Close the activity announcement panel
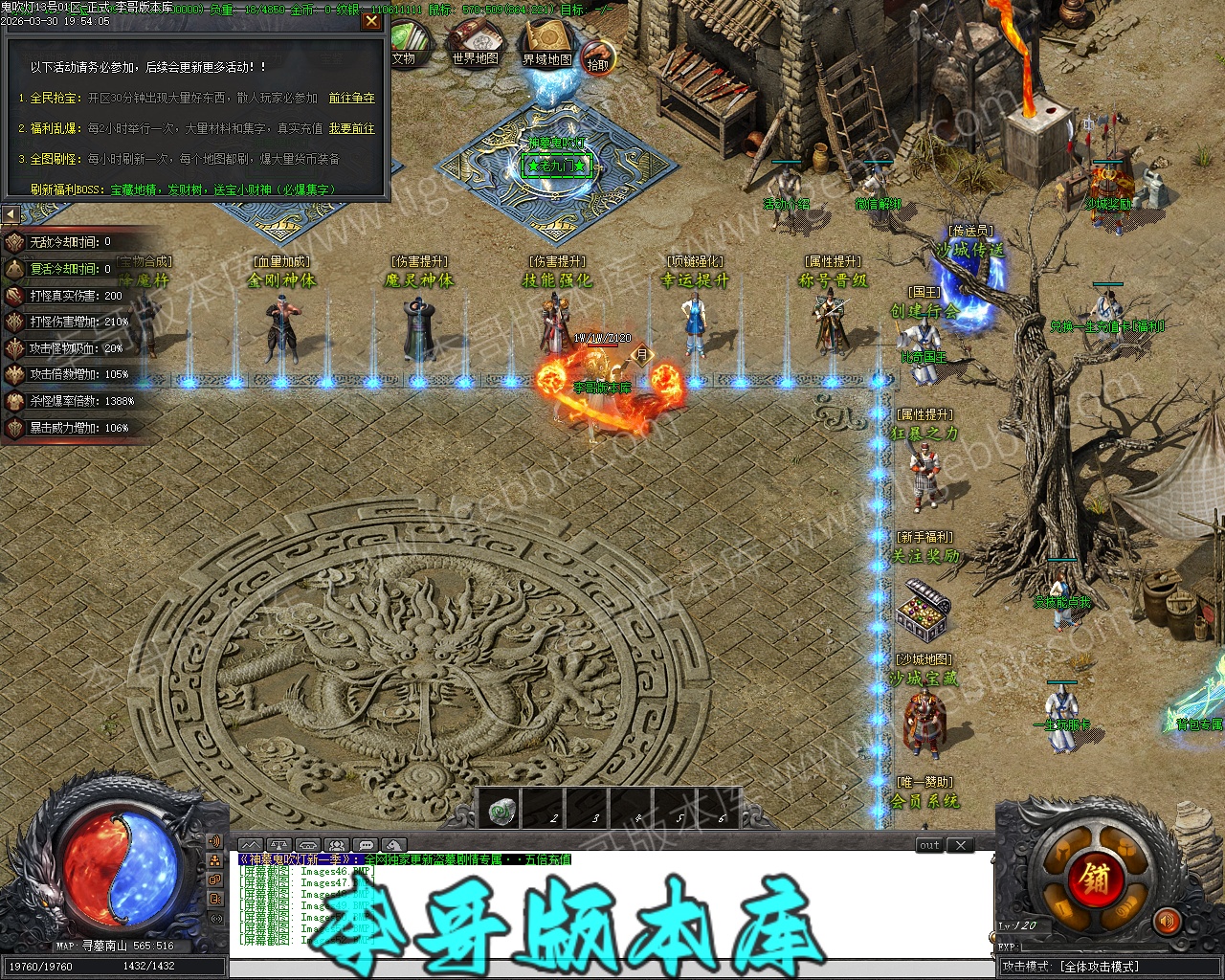Viewport: 1225px width, 980px height. (x=371, y=22)
